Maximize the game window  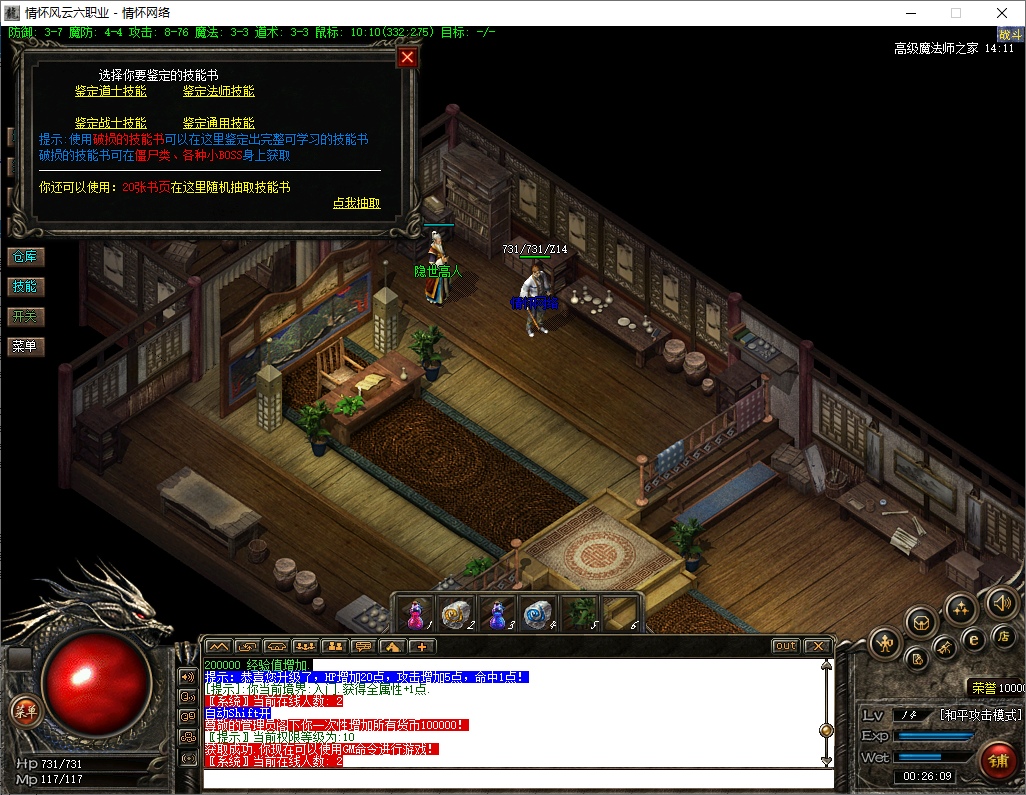click(x=955, y=13)
